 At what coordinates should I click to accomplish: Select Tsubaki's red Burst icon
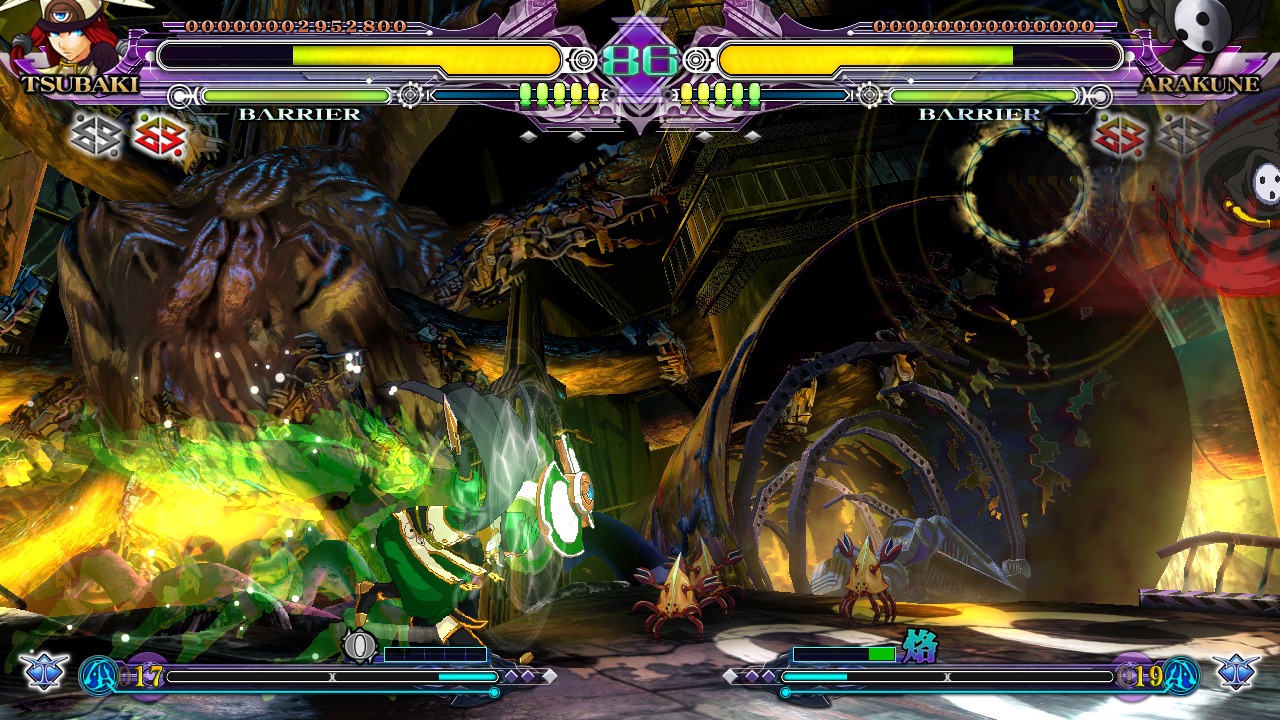[x=160, y=138]
